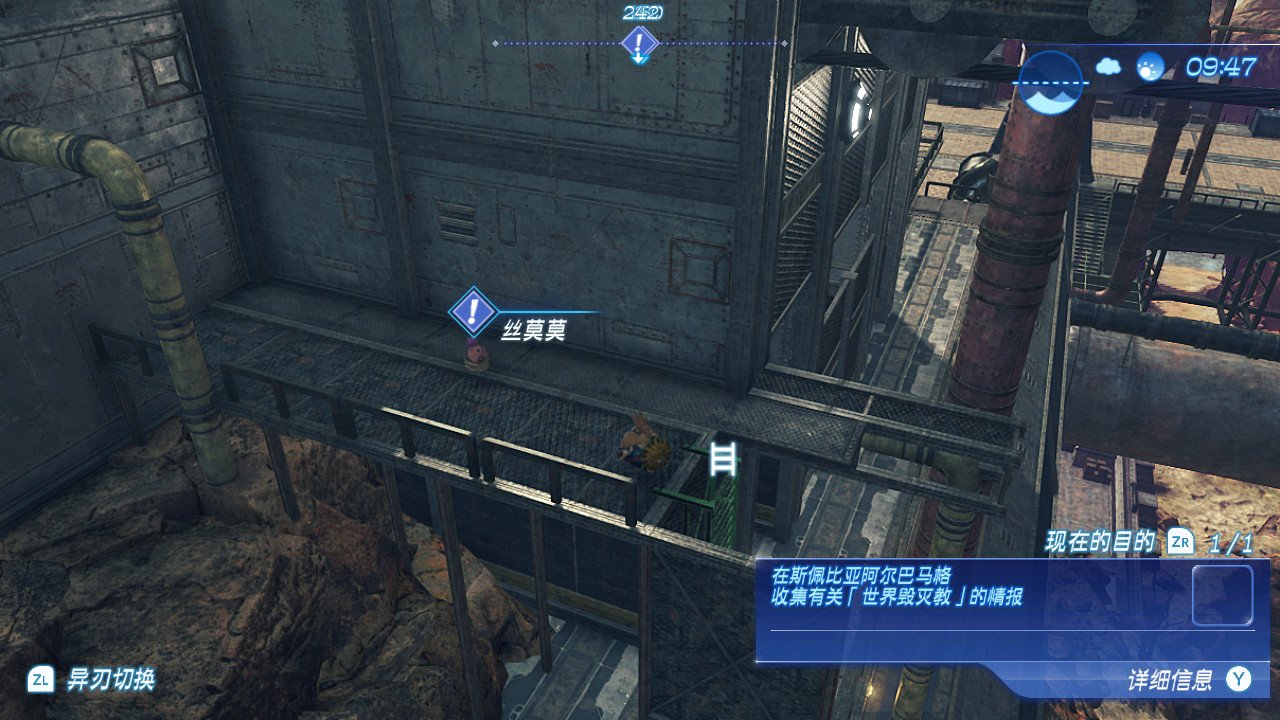
Task: Click the day-night cycle dial
Action: (x=1051, y=82)
